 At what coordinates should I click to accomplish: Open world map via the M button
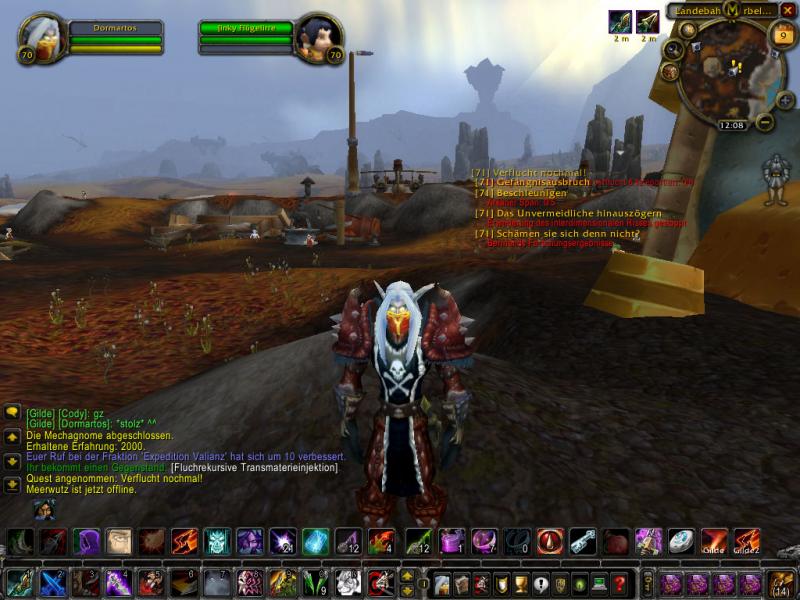point(733,10)
